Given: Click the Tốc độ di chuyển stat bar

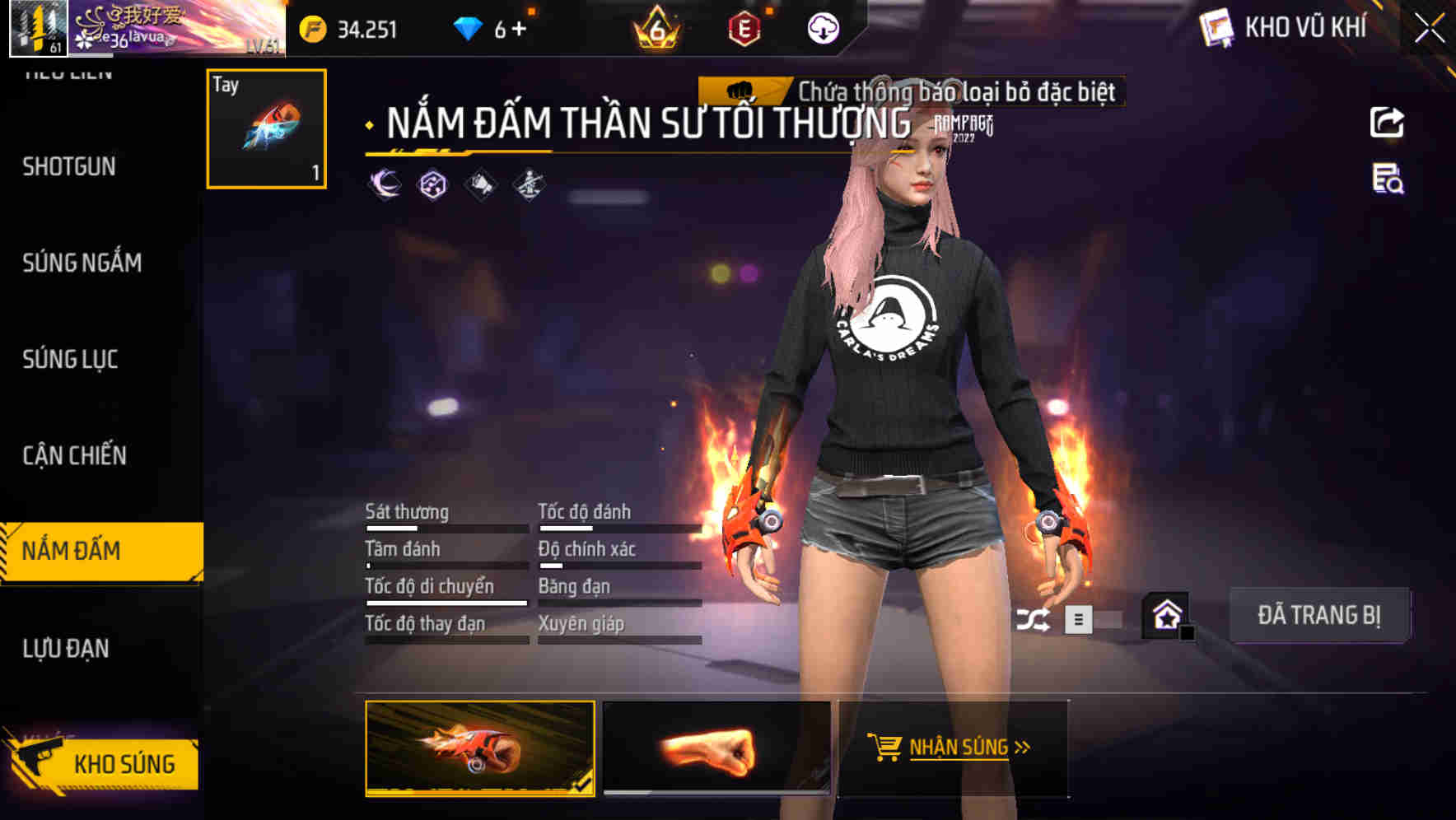Looking at the screenshot, I should pos(445,601).
